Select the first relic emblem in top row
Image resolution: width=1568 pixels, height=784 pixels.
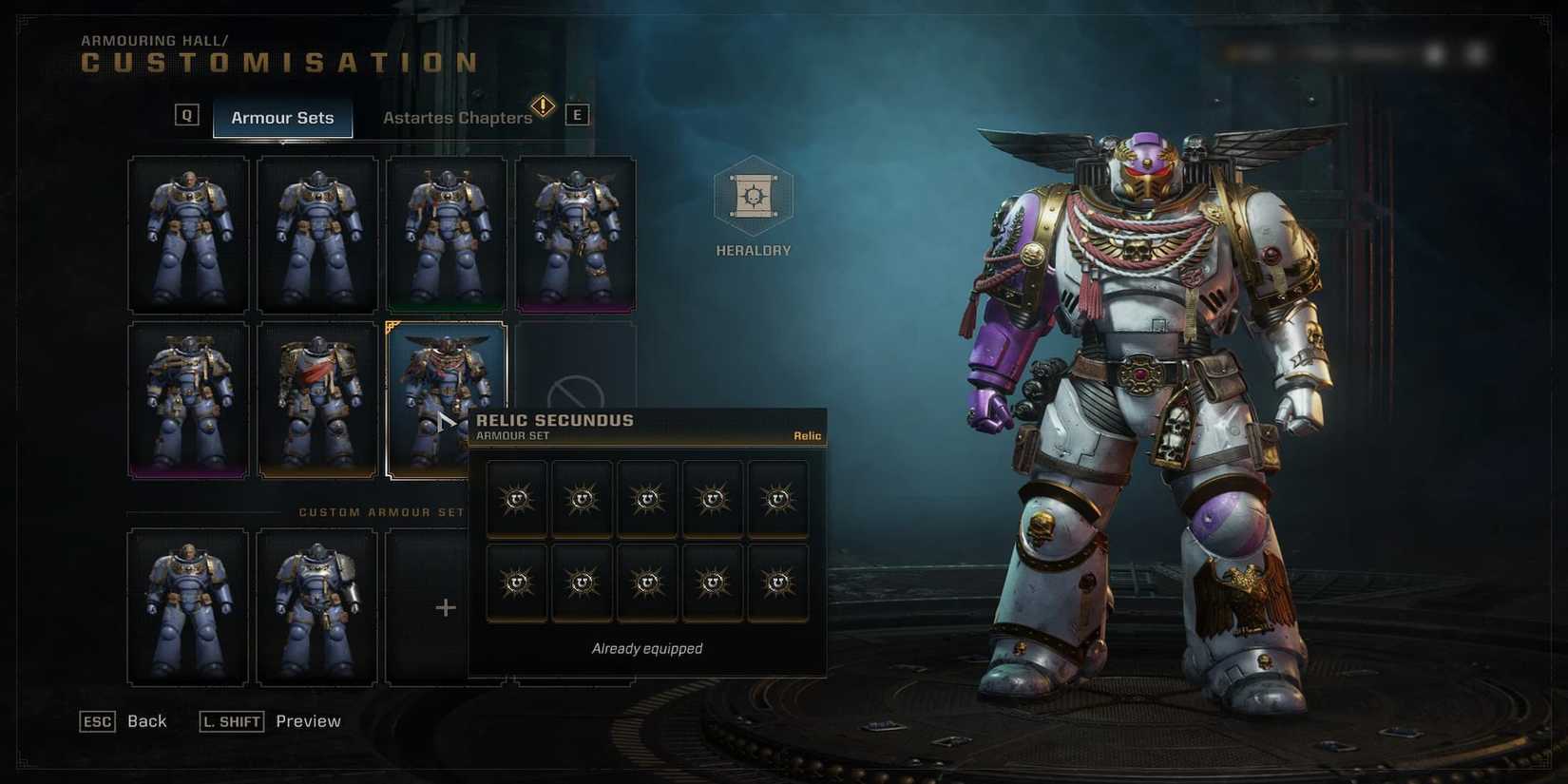[516, 498]
